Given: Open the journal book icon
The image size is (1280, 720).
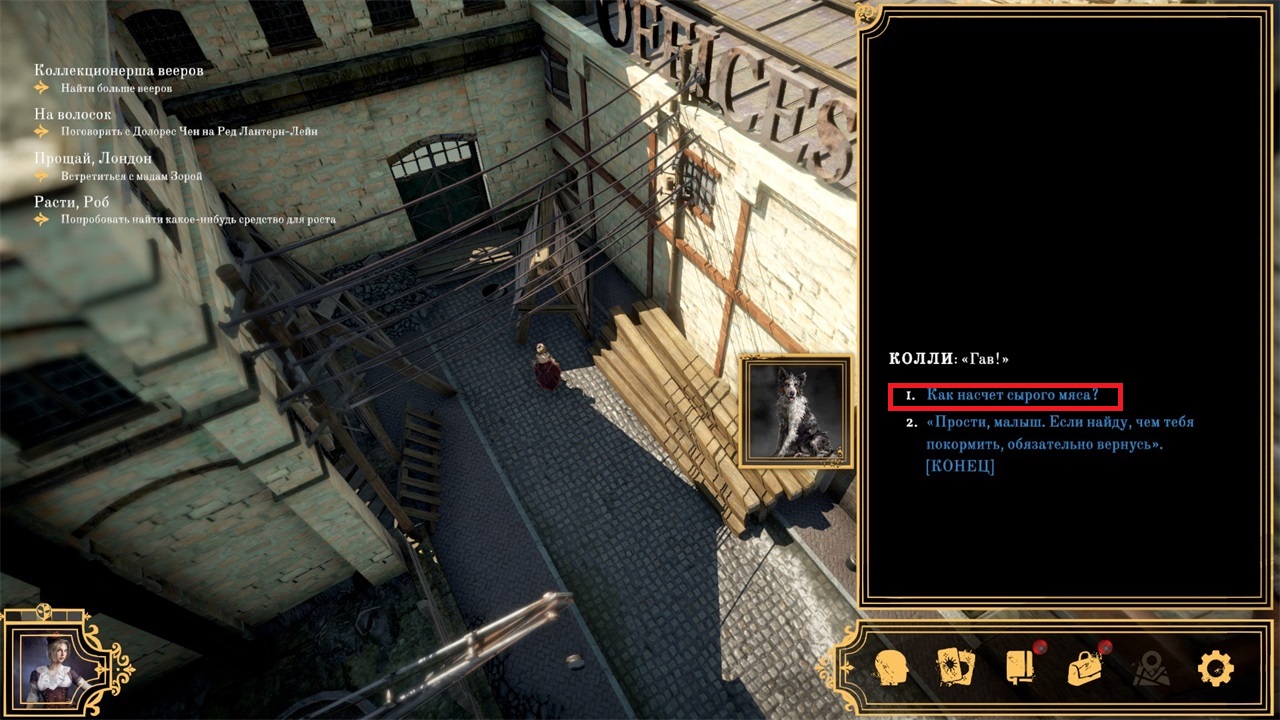Looking at the screenshot, I should [1020, 667].
